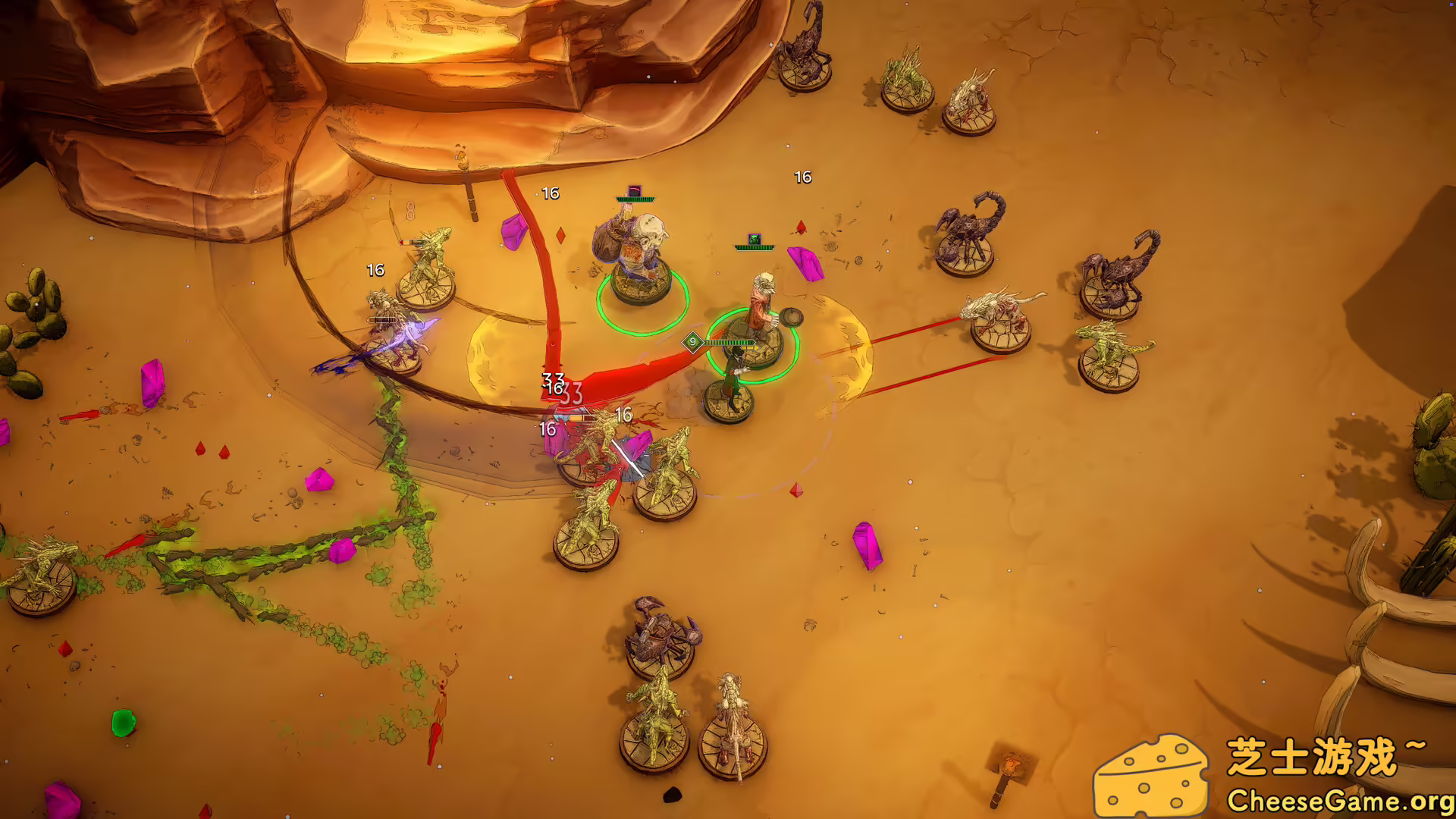The width and height of the screenshot is (1456, 819).
Task: Click the green diamond level badge showing 9
Action: (x=692, y=343)
